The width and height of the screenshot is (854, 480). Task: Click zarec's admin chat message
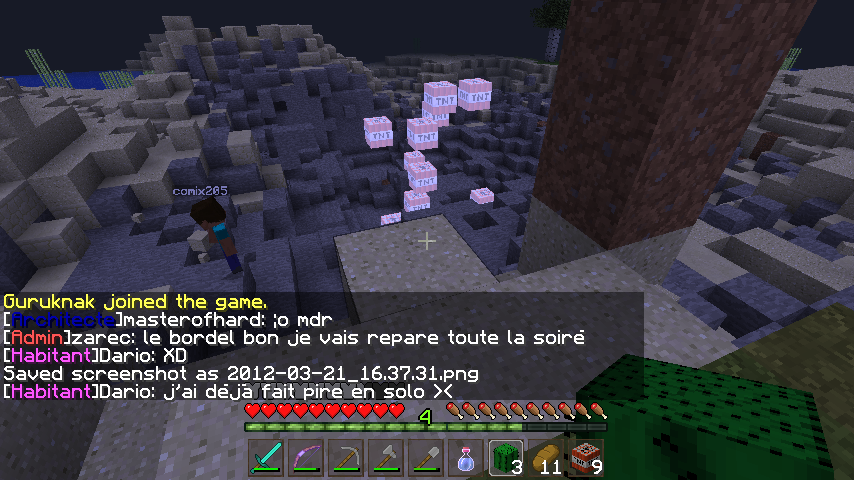(x=293, y=338)
